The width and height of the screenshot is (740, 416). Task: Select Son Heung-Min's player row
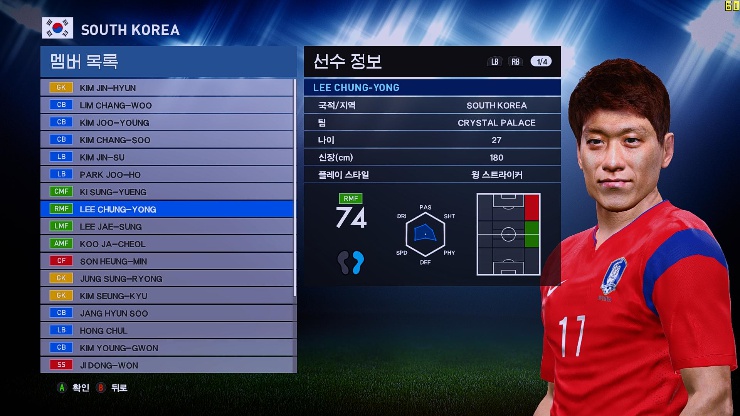point(168,261)
